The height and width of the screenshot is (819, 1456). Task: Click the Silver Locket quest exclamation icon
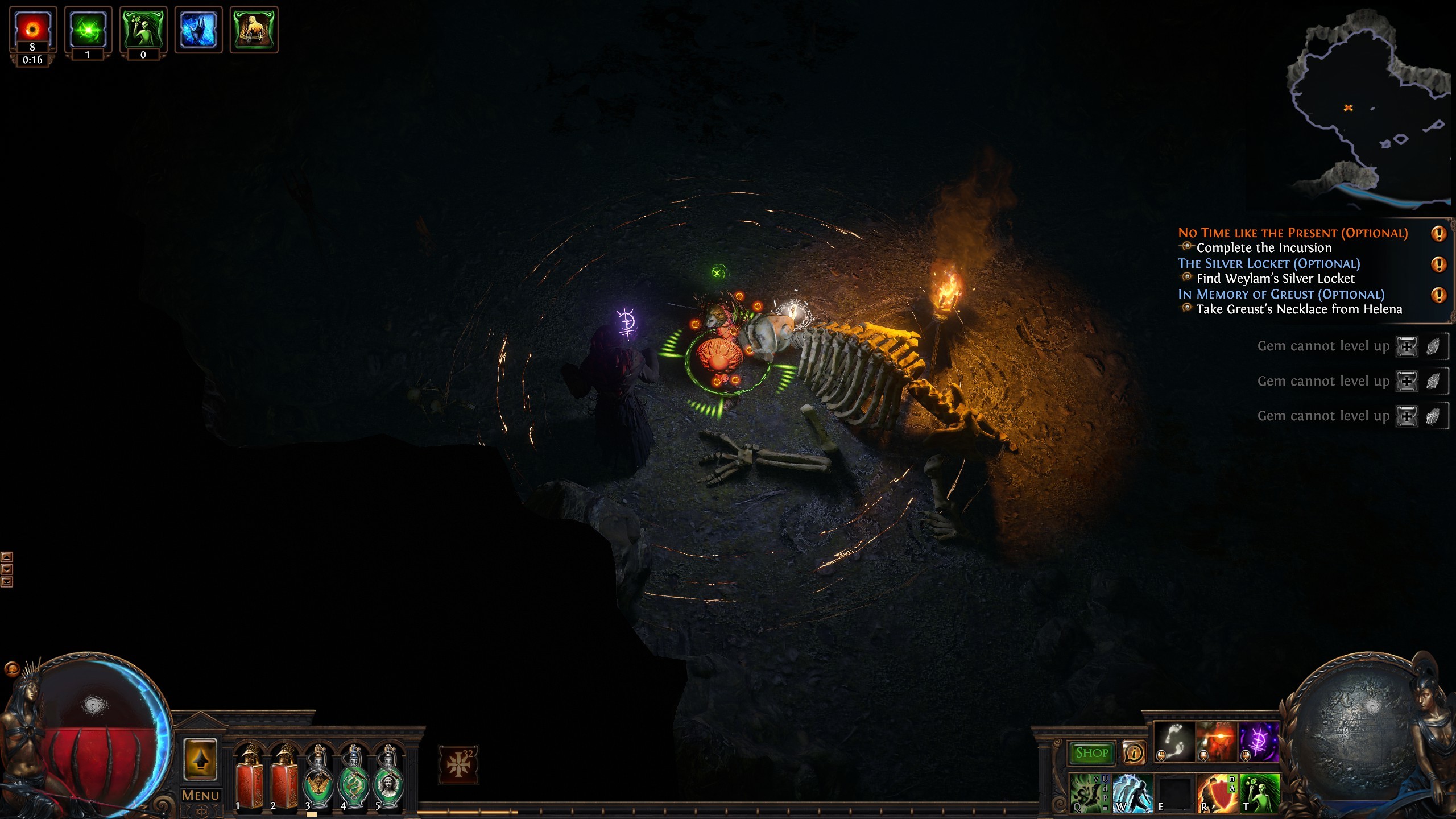tap(1438, 264)
